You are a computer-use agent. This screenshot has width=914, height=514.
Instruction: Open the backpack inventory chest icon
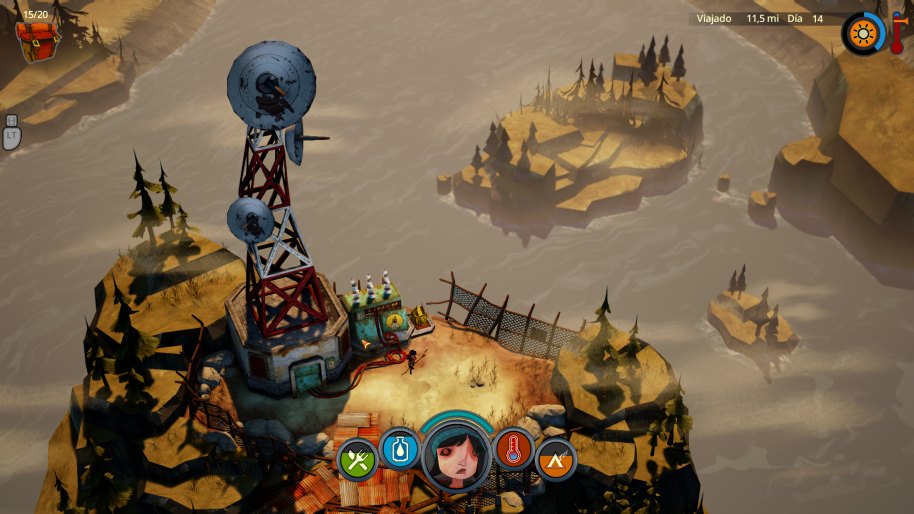tap(35, 33)
